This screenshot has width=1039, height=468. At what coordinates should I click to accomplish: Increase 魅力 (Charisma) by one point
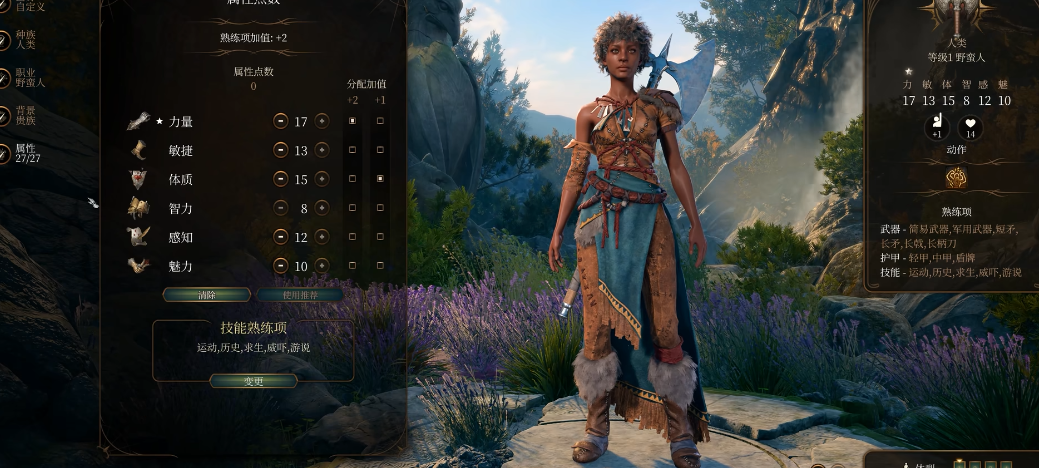pos(322,266)
